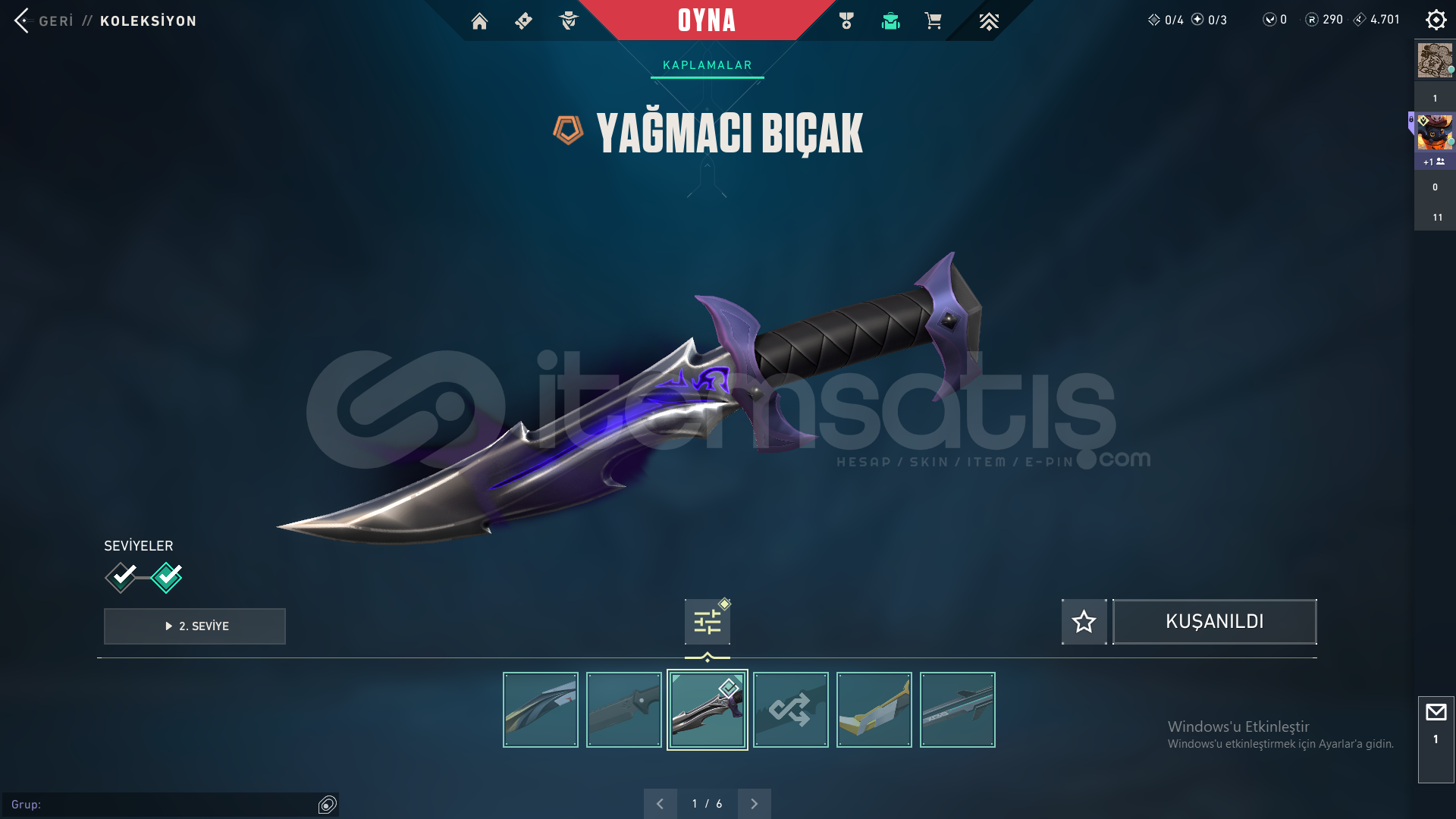Open the Store shopping cart icon

coord(934,21)
